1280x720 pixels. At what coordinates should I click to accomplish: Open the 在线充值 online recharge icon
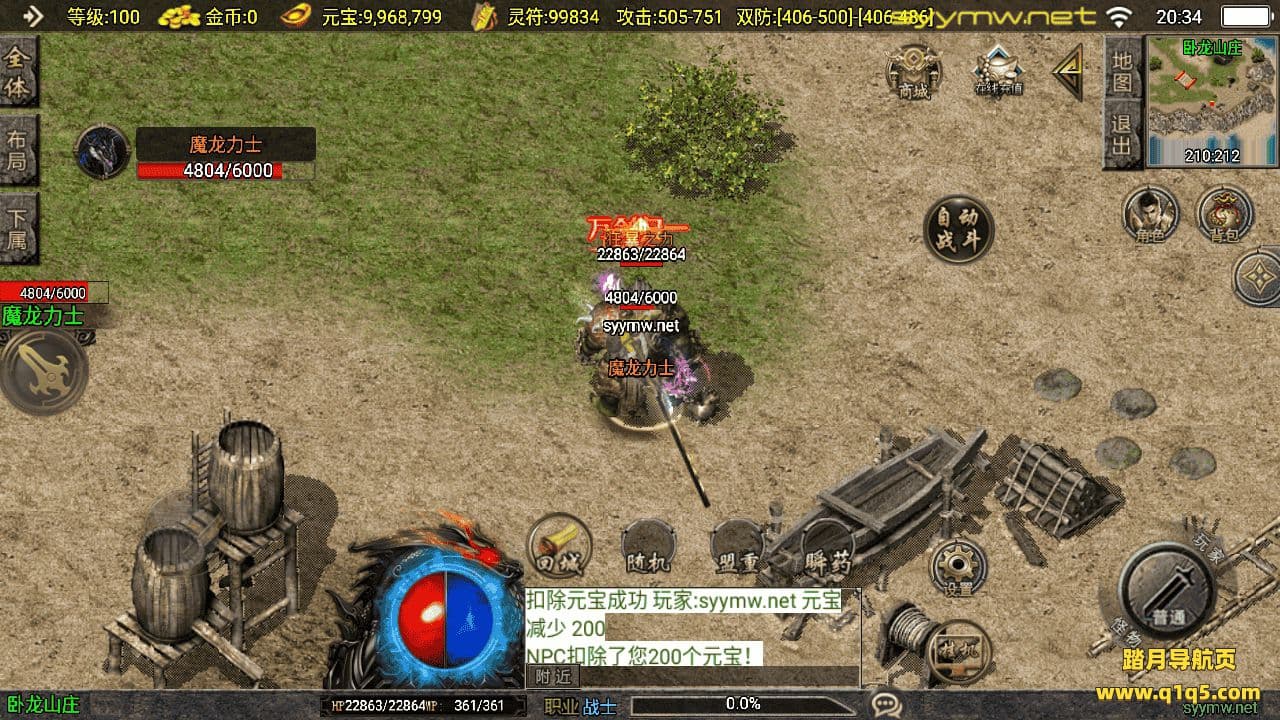998,70
